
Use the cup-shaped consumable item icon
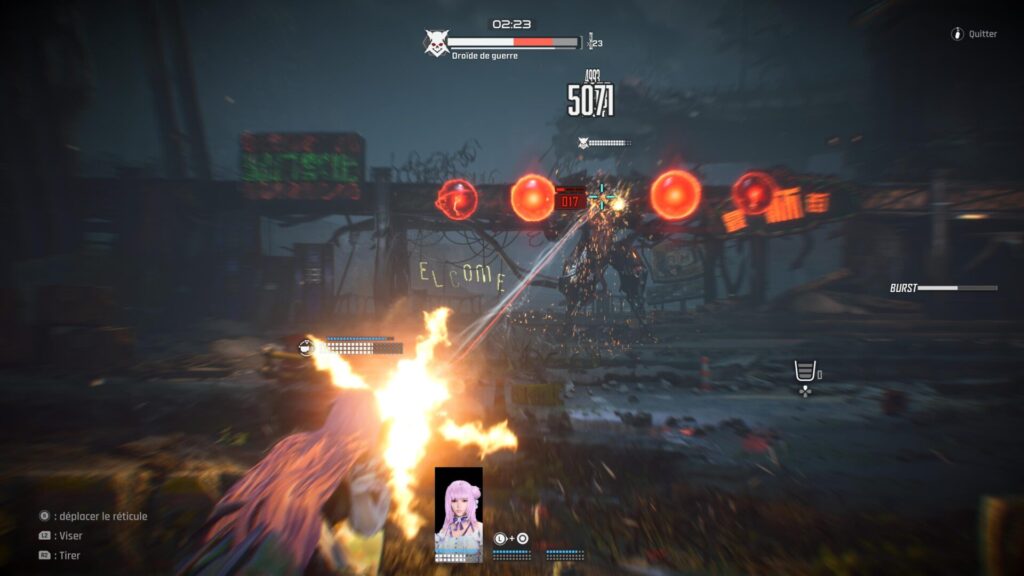804,371
